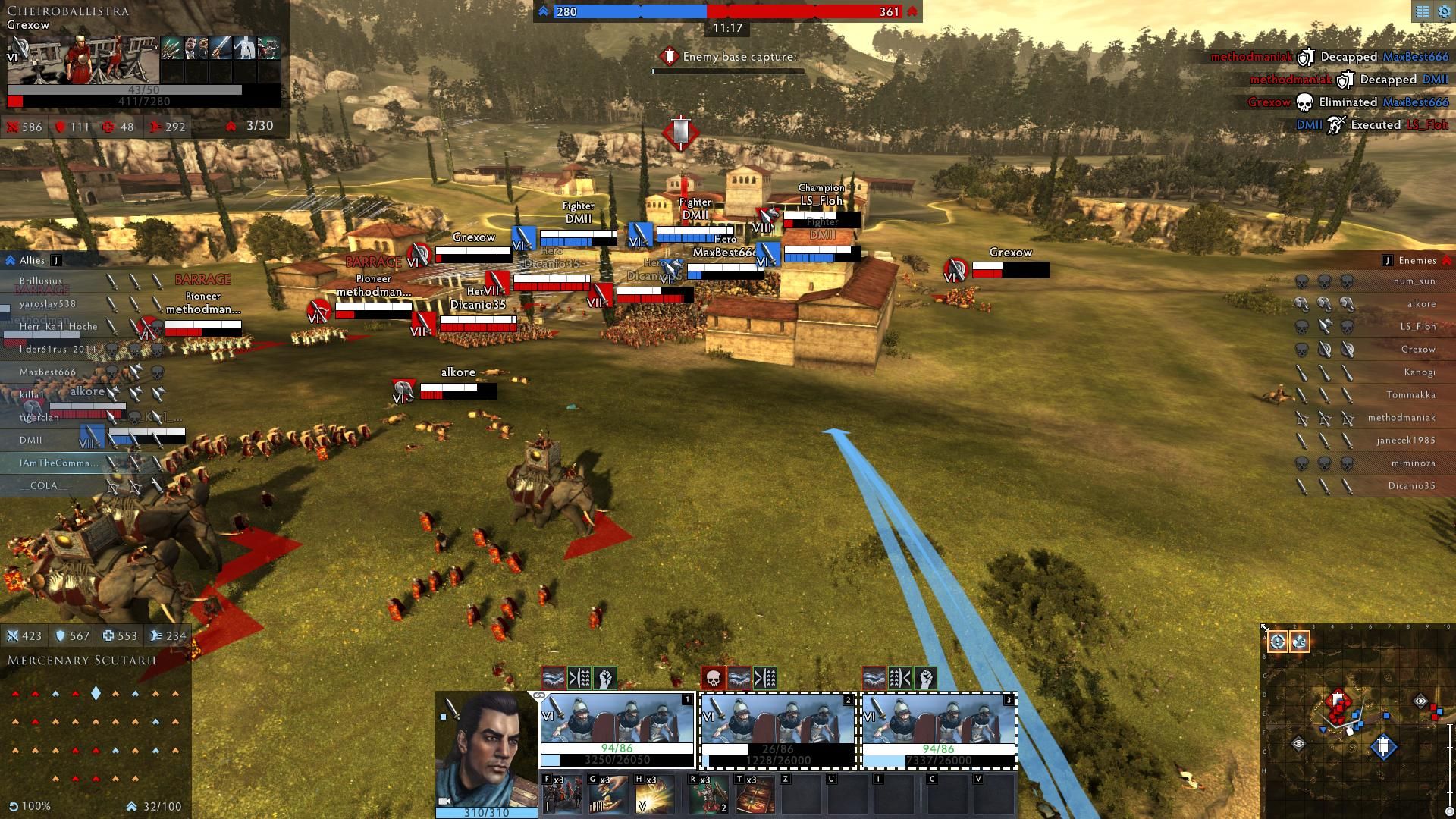Image resolution: width=1456 pixels, height=819 pixels.
Task: Select ally DMII in the Allies list
Action: pos(31,441)
